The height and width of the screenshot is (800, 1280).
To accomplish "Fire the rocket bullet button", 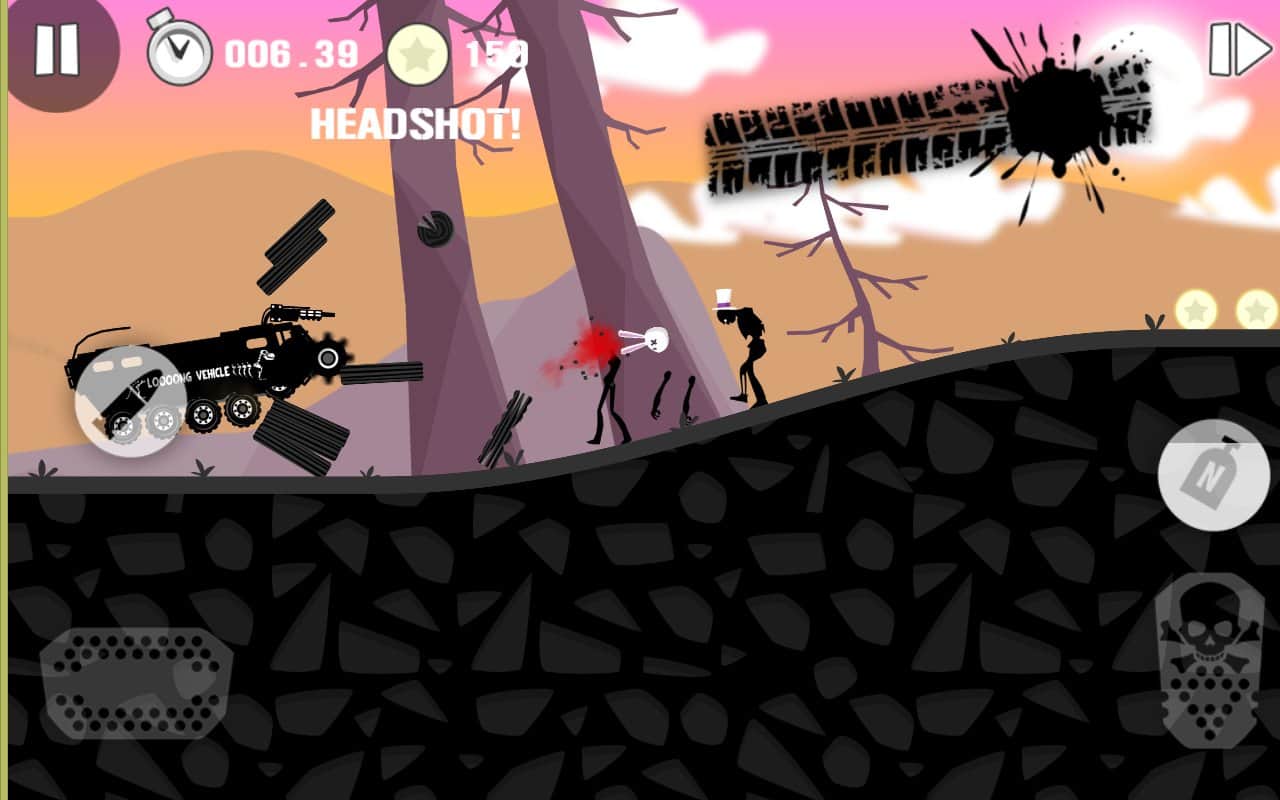I will [x=129, y=399].
